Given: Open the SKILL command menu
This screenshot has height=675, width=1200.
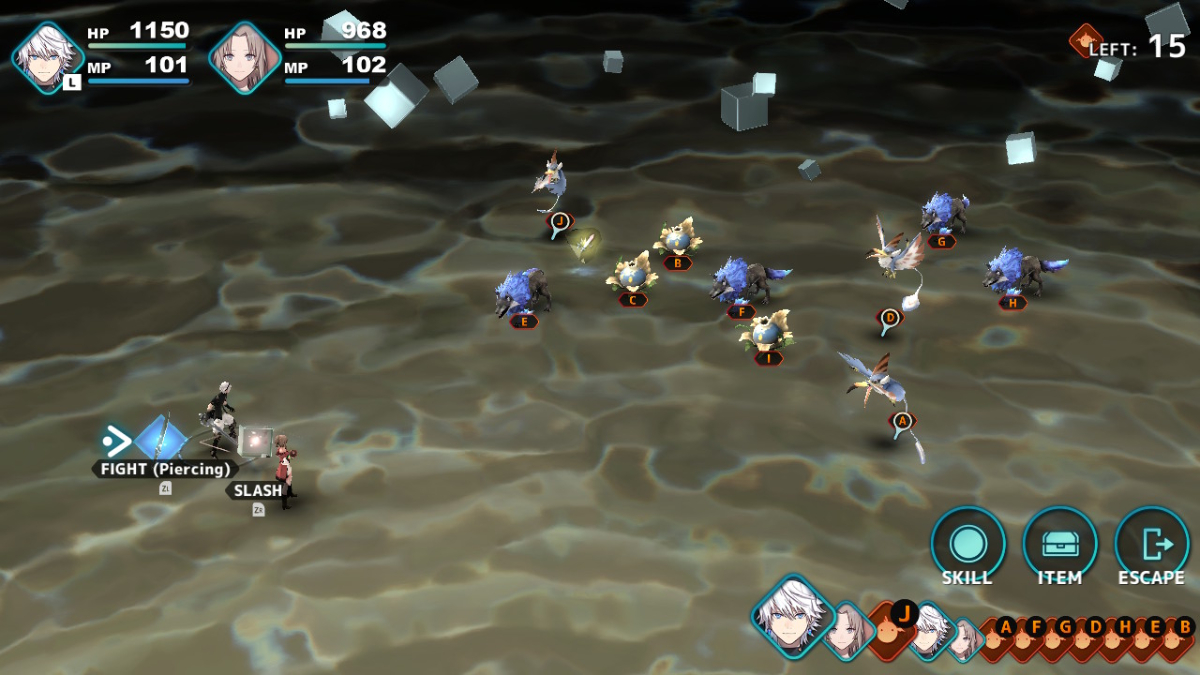Looking at the screenshot, I should (x=967, y=545).
